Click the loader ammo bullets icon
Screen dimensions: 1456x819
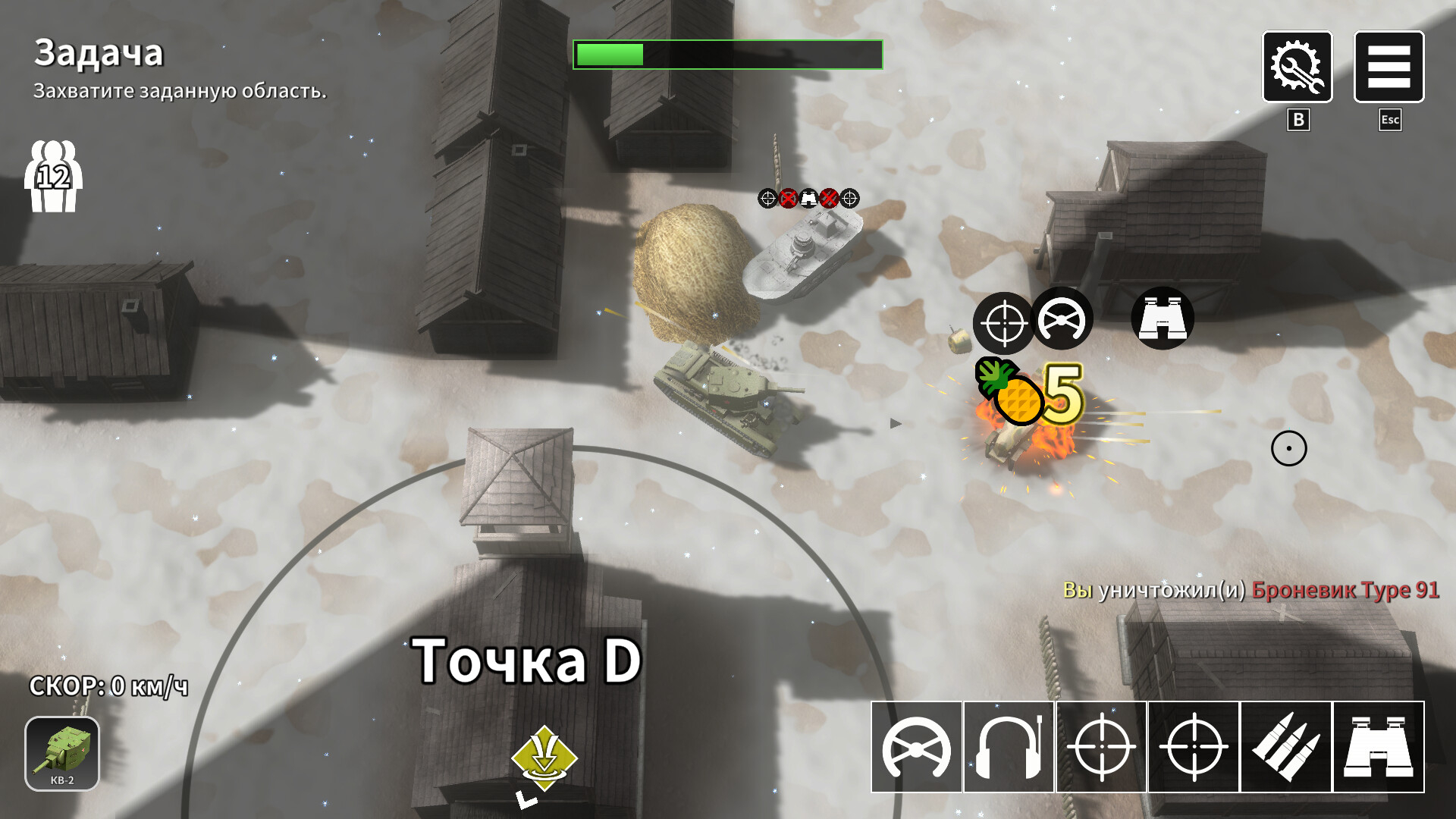tap(1286, 747)
